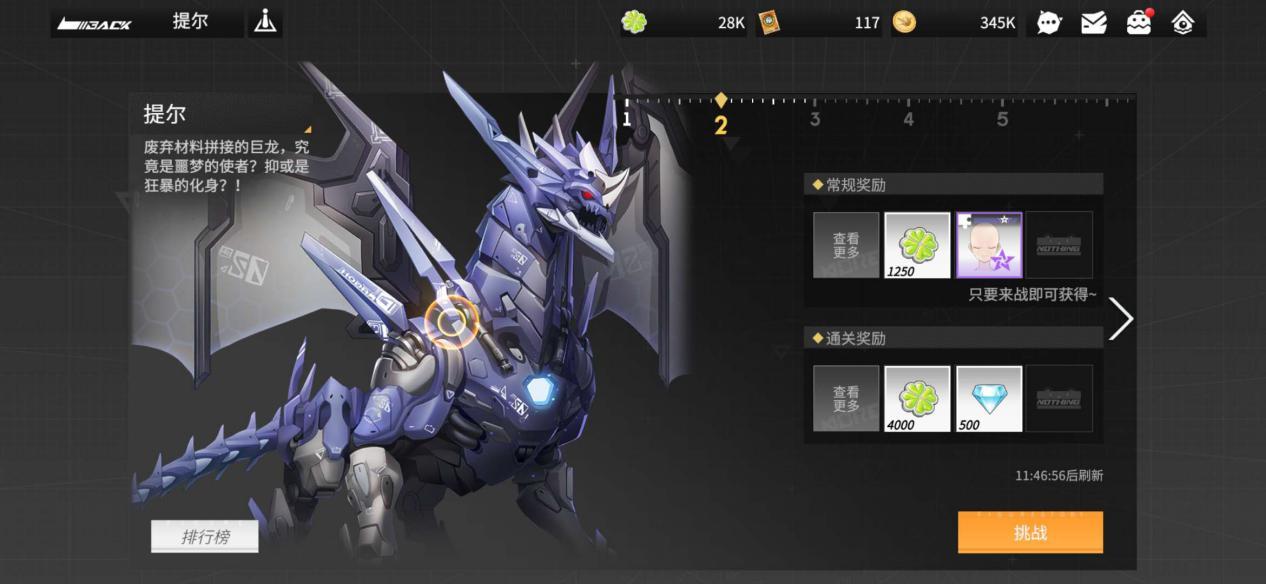Screen dimensions: 1266x584
Task: Go back using the BACK button
Action: coord(95,23)
